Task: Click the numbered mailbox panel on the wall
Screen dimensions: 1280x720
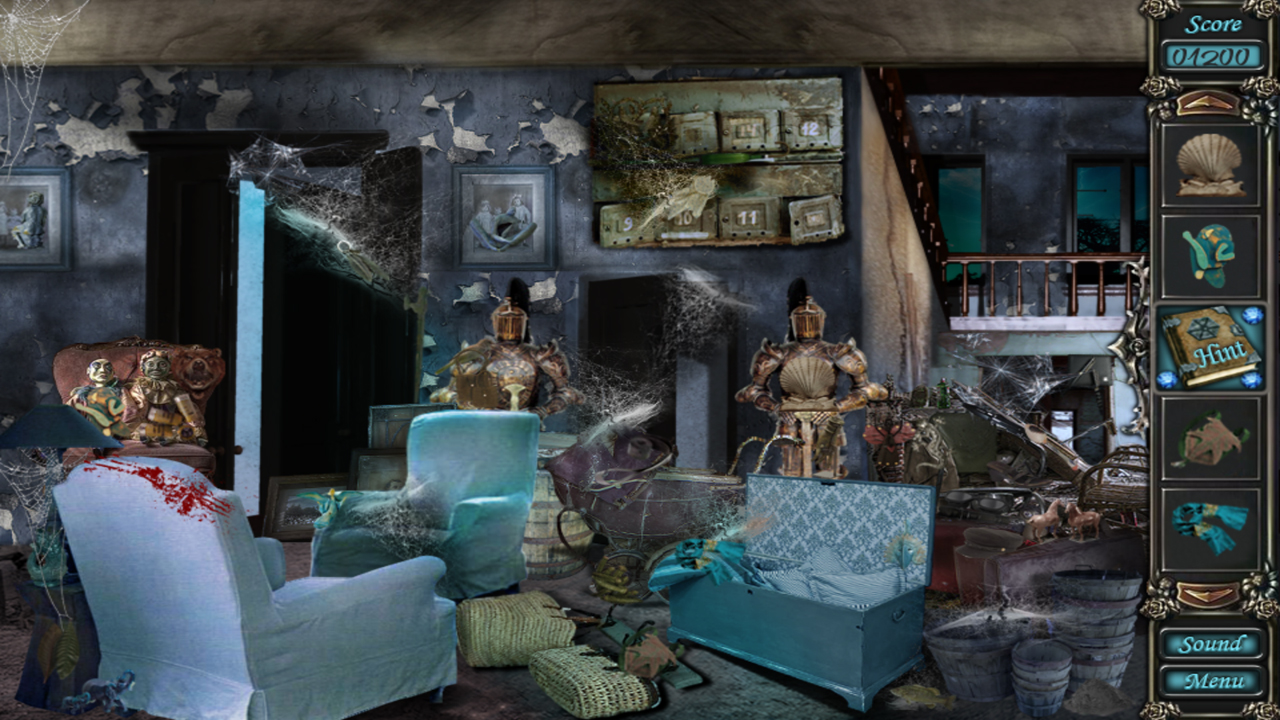Action: point(720,160)
